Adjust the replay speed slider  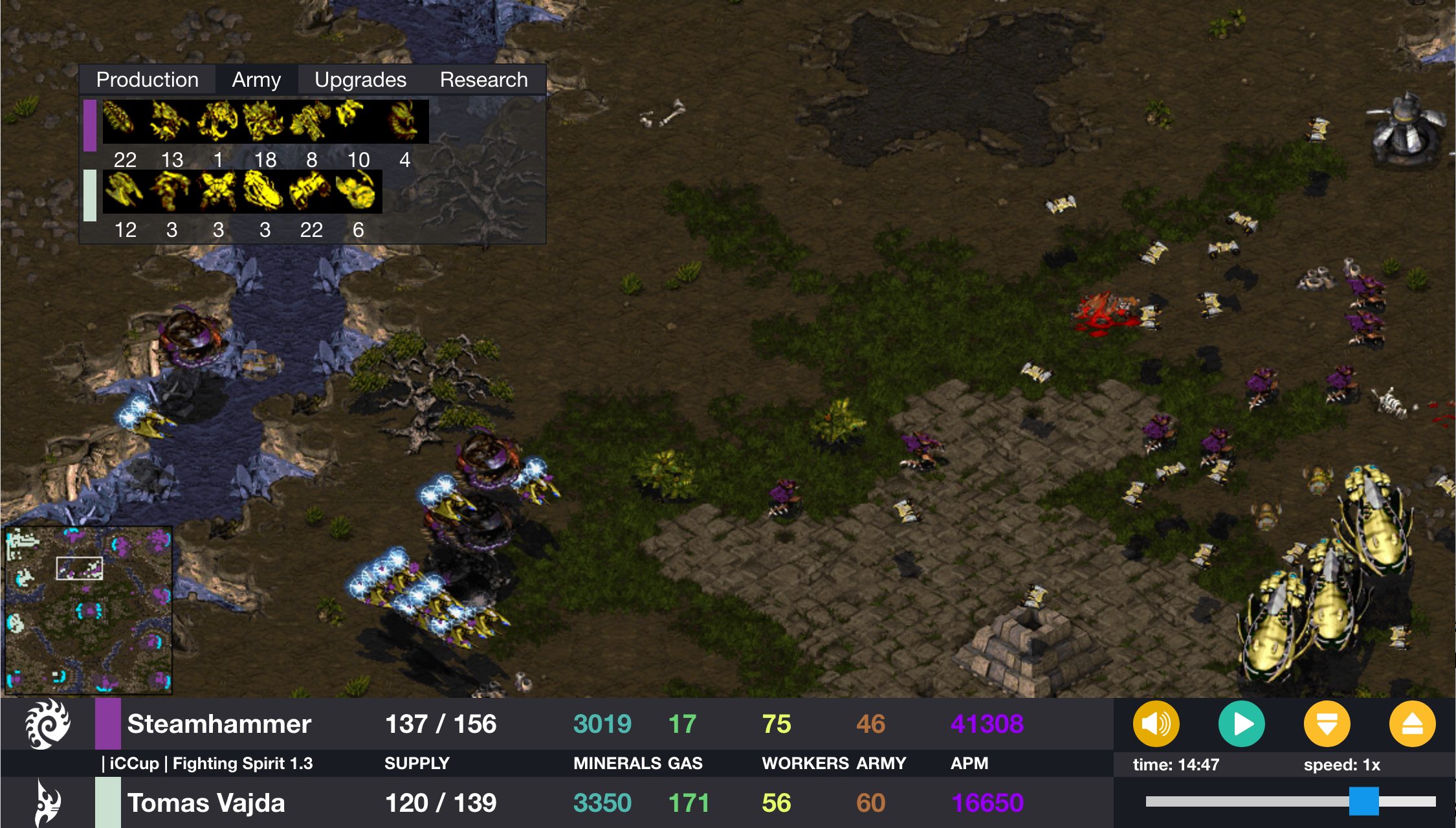1363,801
